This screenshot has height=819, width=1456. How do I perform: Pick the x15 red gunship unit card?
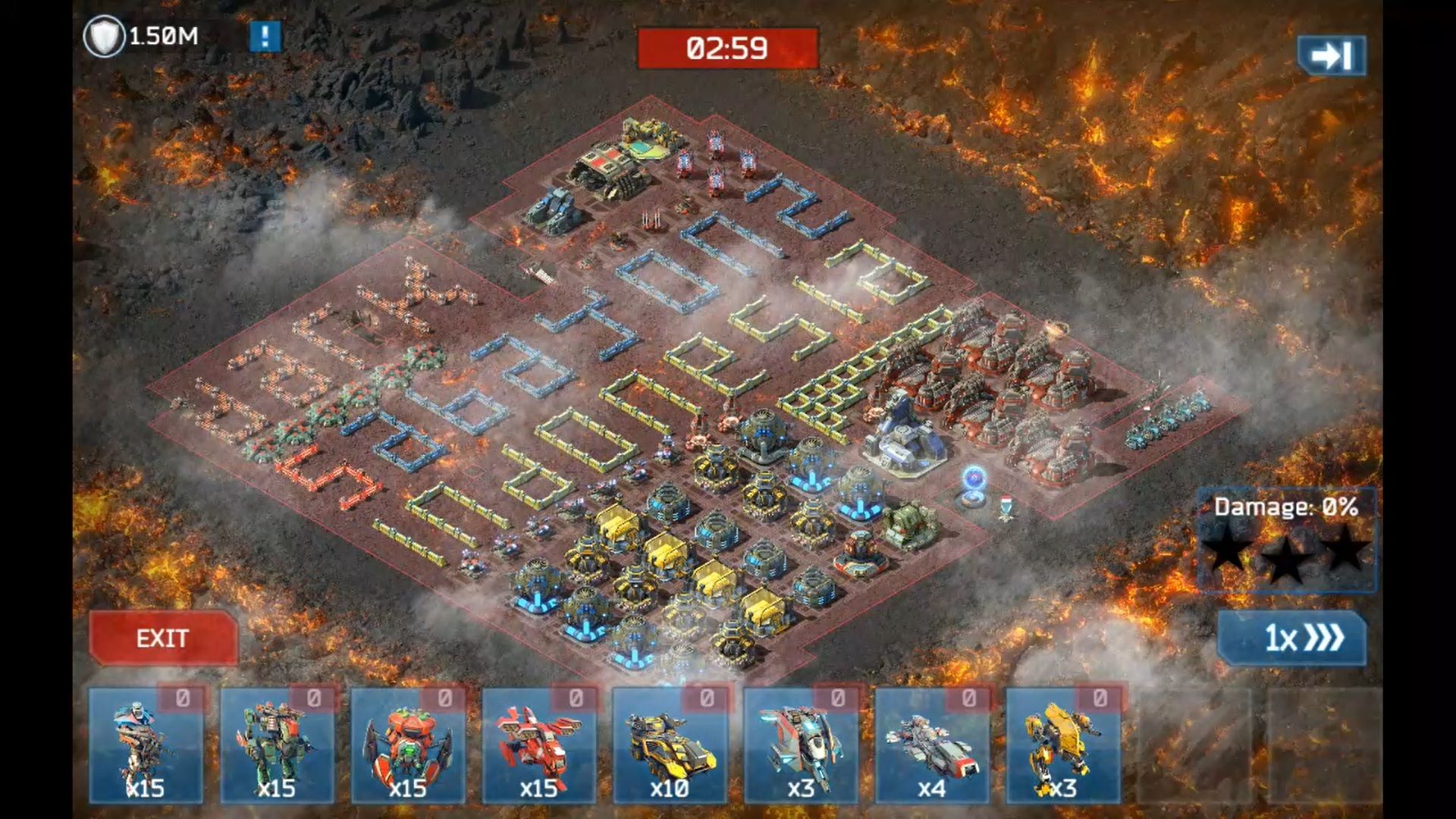point(539,745)
